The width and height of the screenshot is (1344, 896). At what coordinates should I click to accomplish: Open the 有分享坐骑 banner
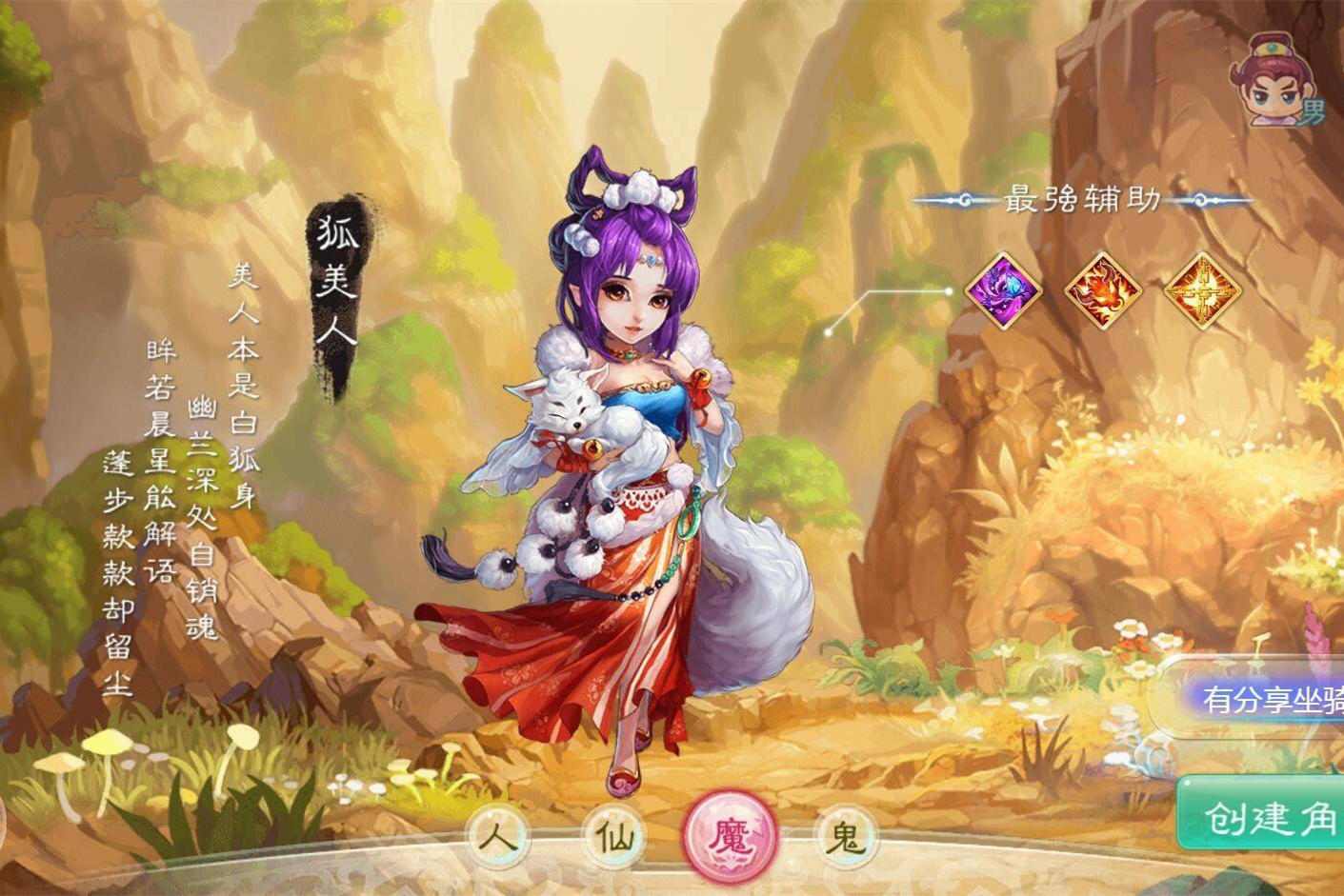[1267, 700]
